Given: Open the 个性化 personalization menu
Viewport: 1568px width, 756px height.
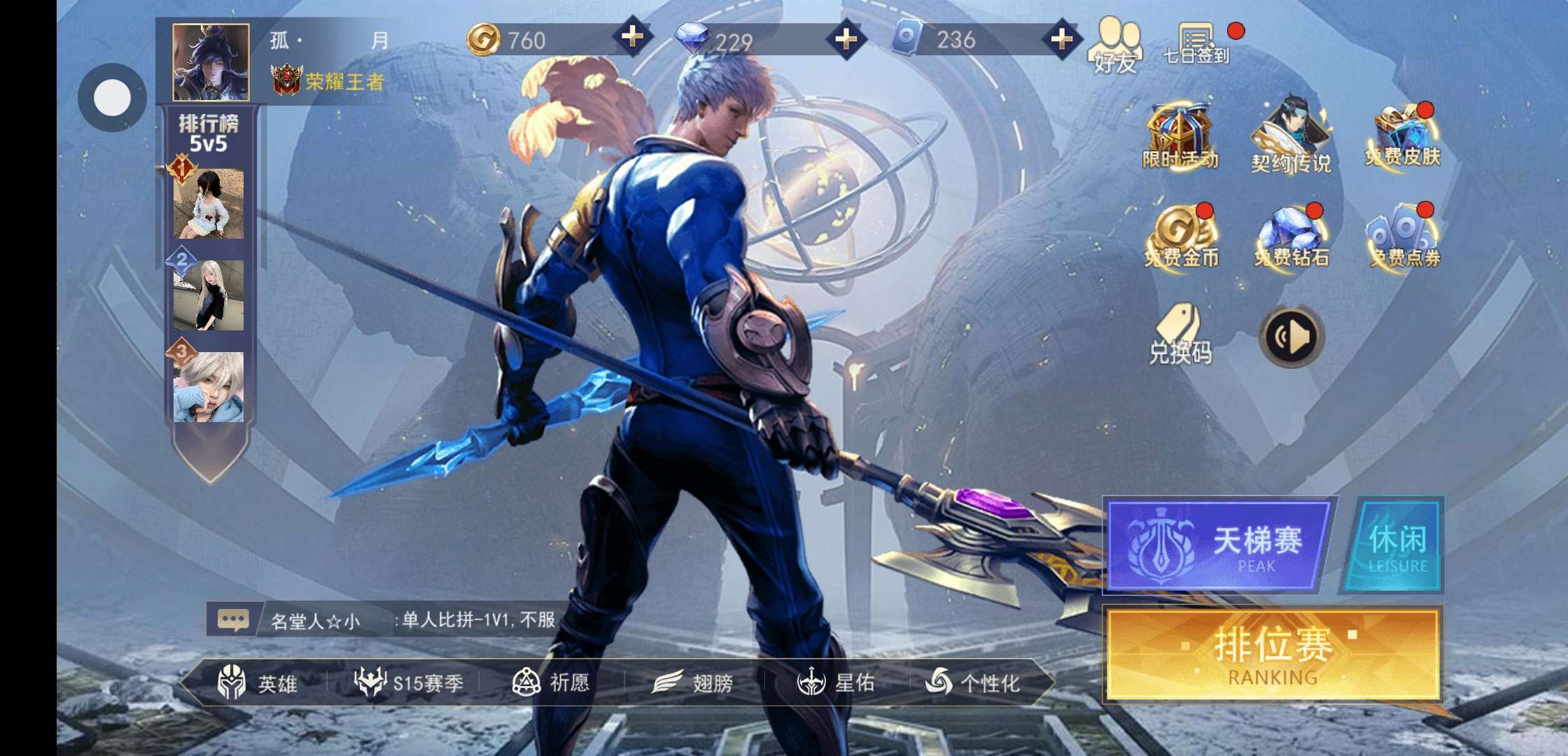Looking at the screenshot, I should (973, 682).
